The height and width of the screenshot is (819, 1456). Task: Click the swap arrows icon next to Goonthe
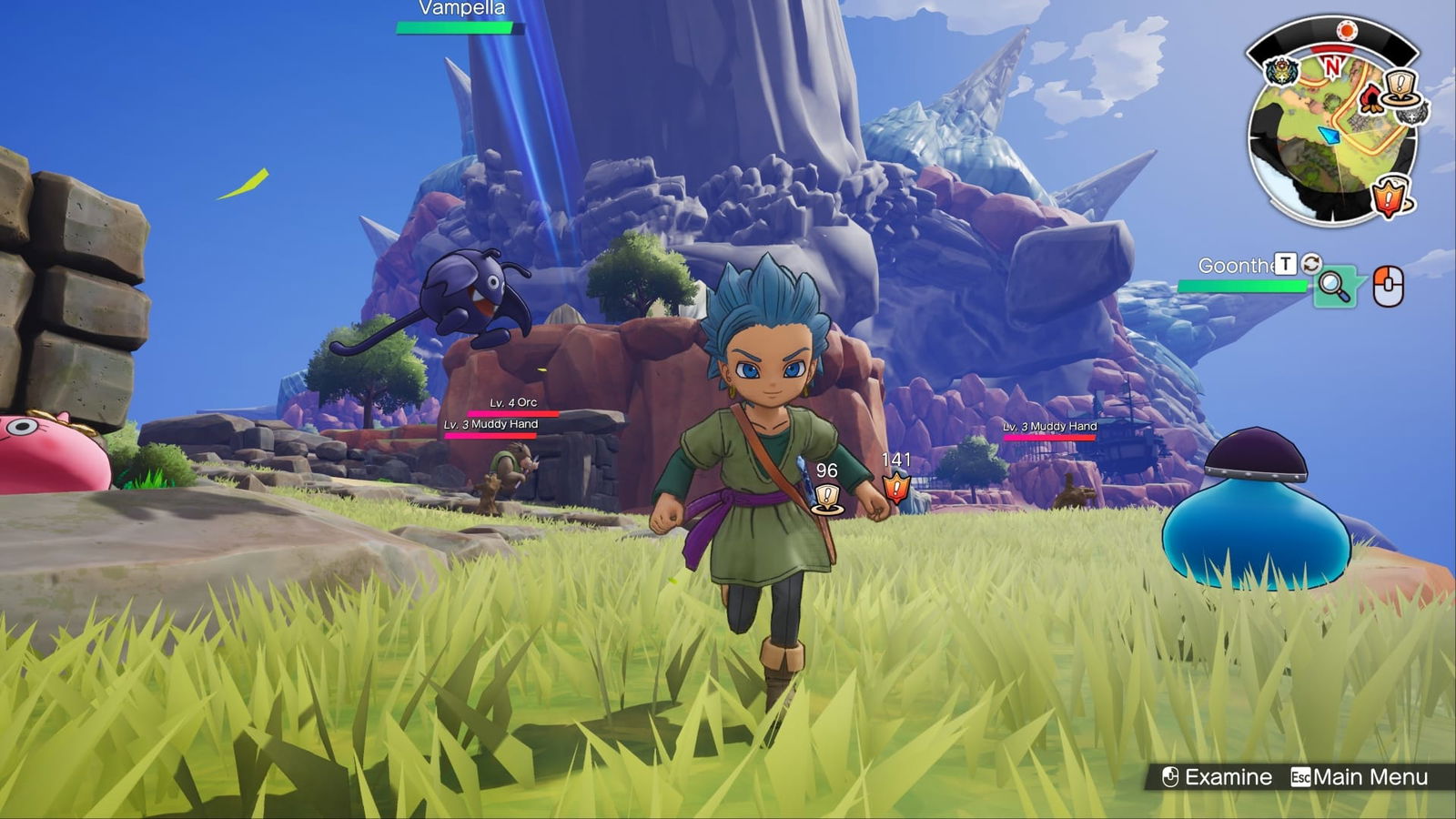(x=1311, y=264)
